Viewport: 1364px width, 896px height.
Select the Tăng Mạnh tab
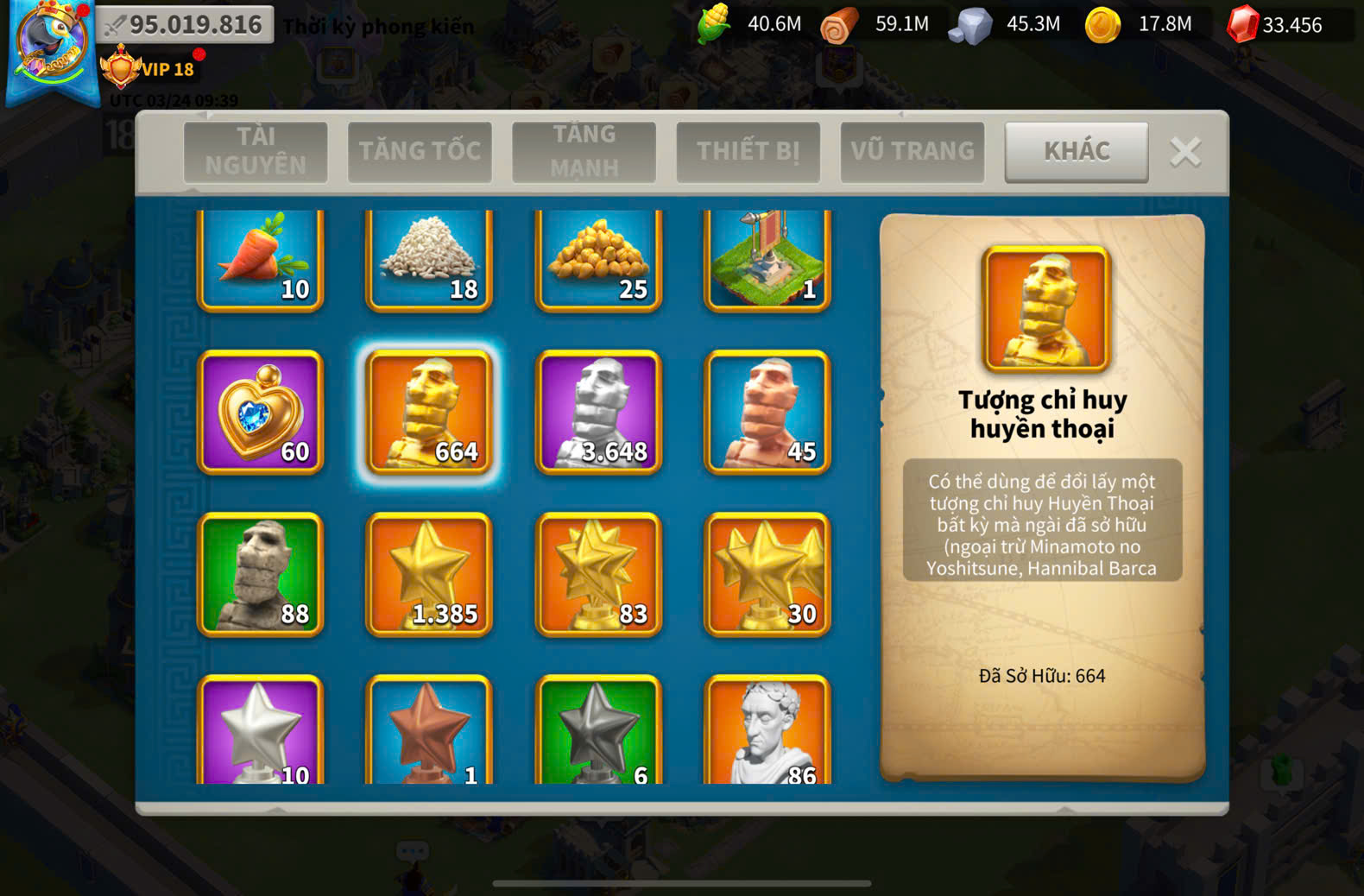[x=584, y=151]
